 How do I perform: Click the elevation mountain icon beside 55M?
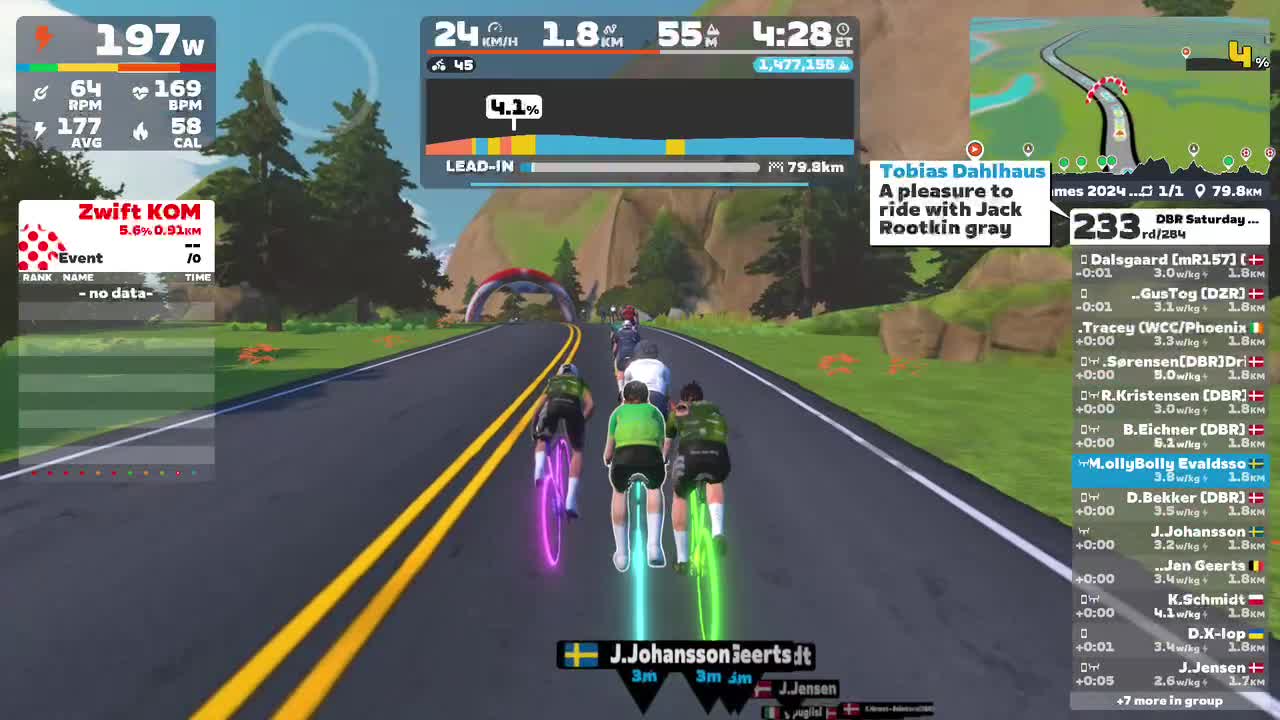tap(713, 30)
